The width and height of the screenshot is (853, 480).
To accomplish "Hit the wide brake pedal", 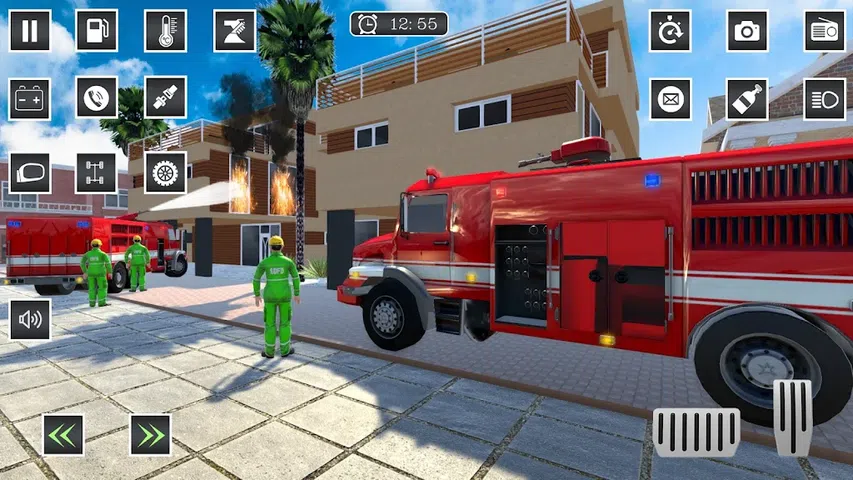I will (x=696, y=432).
